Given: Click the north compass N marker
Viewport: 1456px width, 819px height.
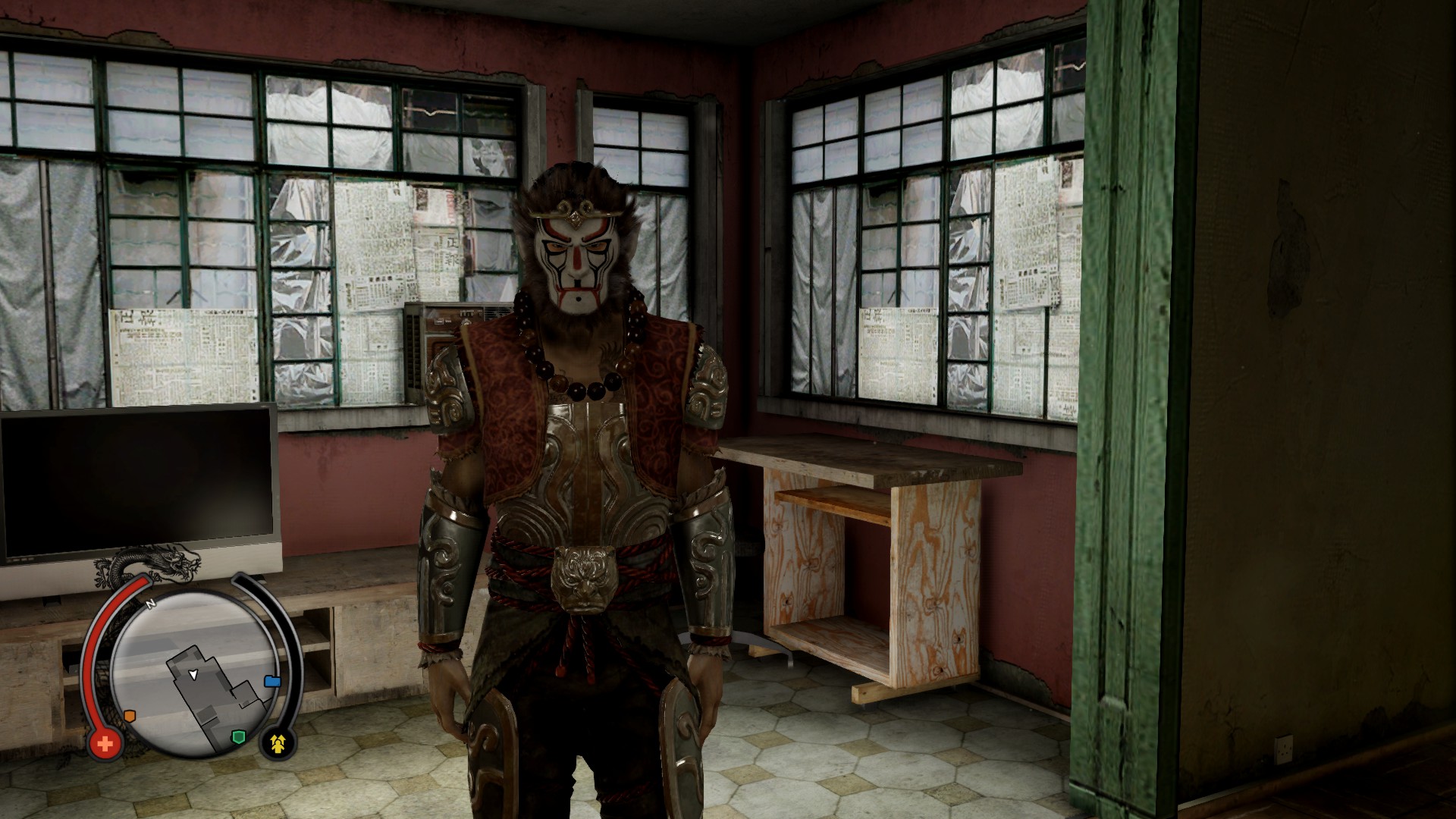Looking at the screenshot, I should pyautogui.click(x=150, y=604).
